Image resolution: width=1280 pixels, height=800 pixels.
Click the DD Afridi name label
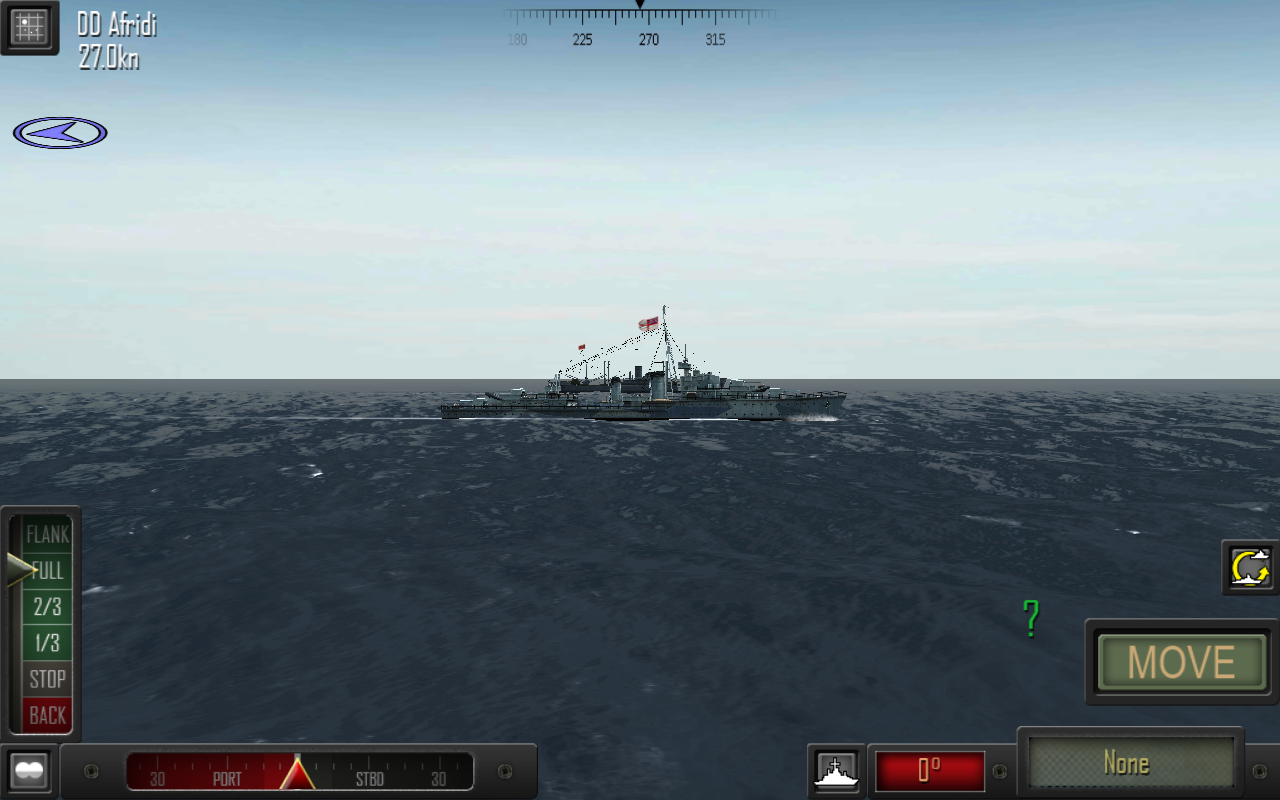[115, 26]
